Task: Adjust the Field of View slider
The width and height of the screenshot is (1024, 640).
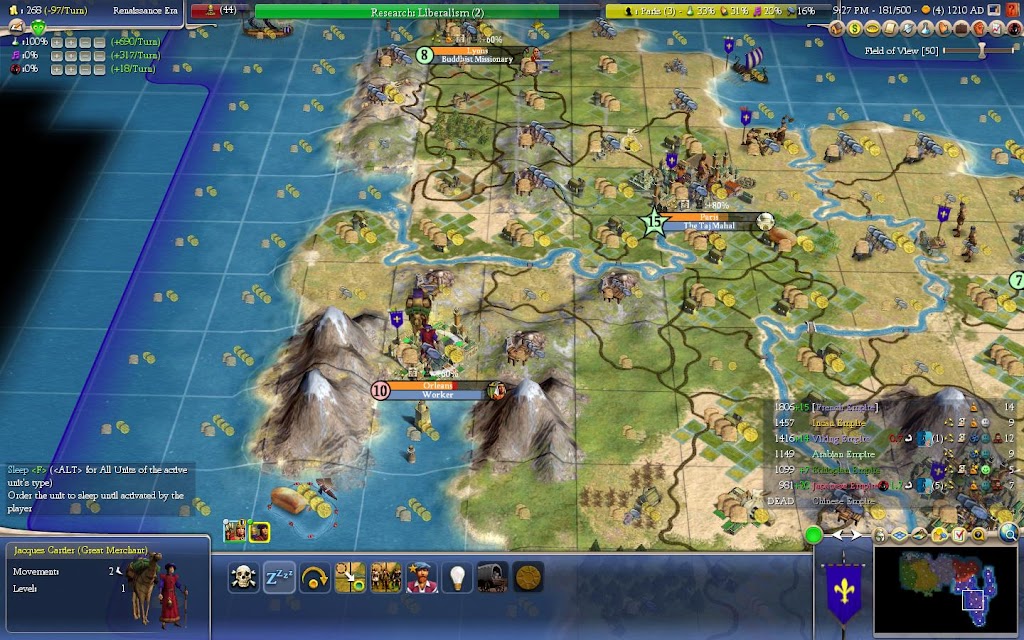Action: 980,50
